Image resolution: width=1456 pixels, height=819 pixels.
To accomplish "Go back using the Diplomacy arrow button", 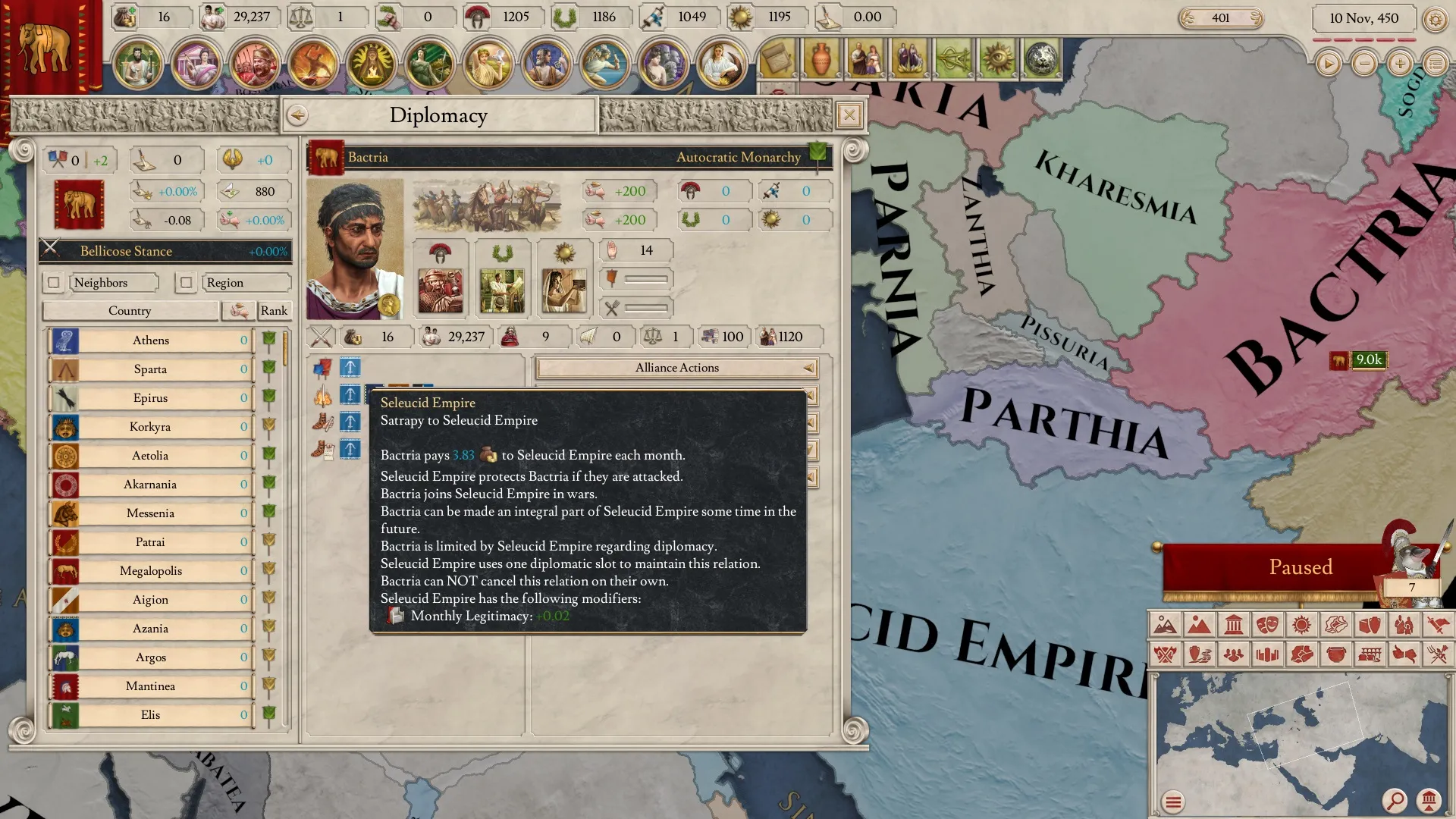I will tap(297, 115).
